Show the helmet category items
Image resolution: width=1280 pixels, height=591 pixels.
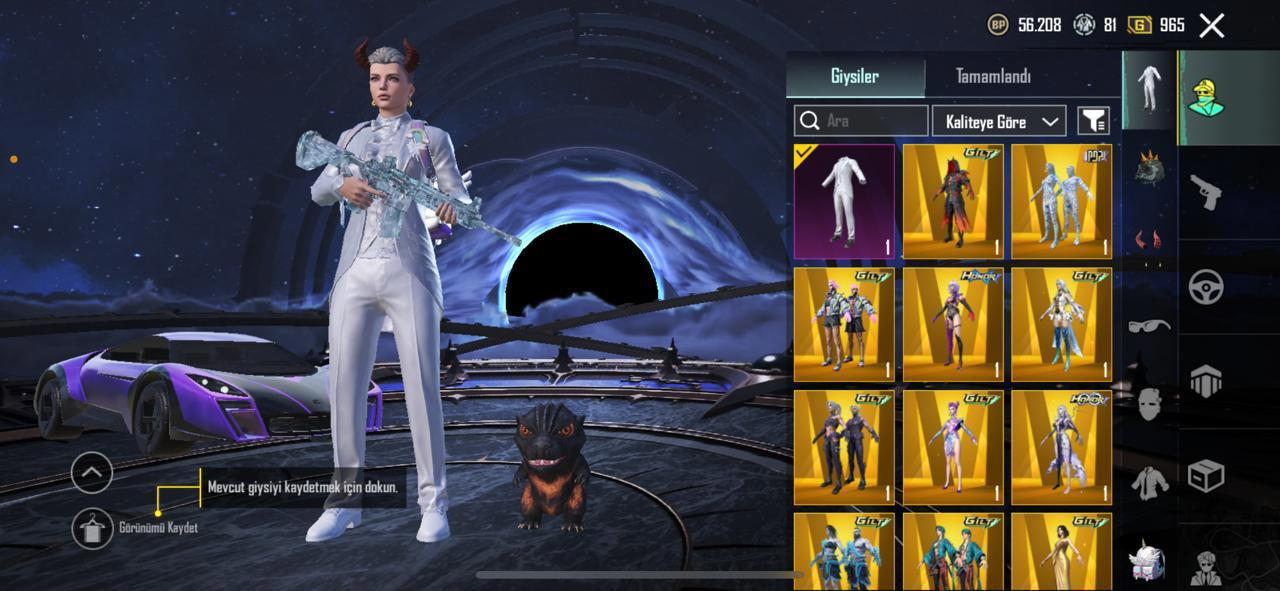tap(1149, 167)
